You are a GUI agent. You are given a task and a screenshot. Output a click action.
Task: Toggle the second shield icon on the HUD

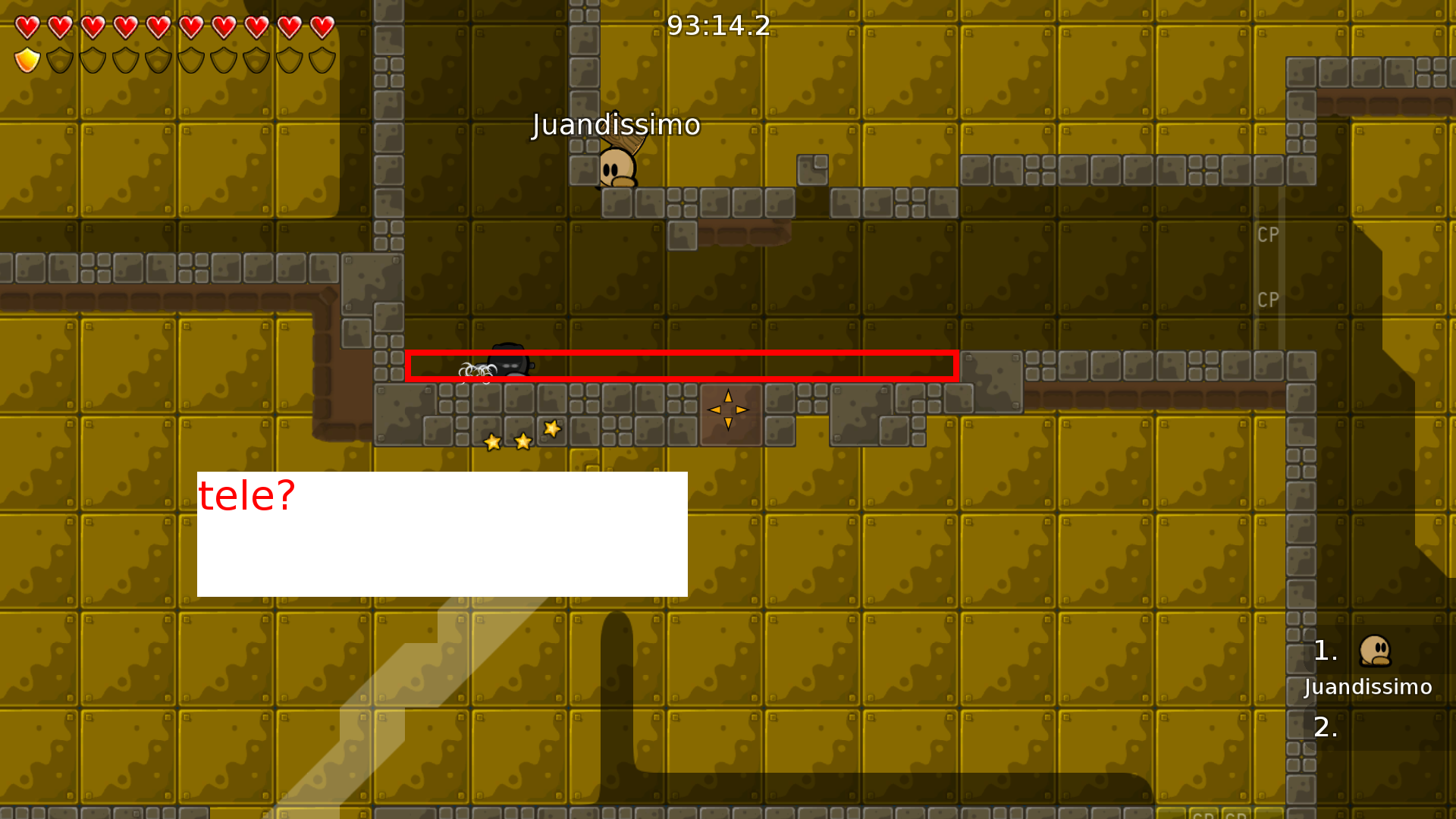tap(59, 59)
